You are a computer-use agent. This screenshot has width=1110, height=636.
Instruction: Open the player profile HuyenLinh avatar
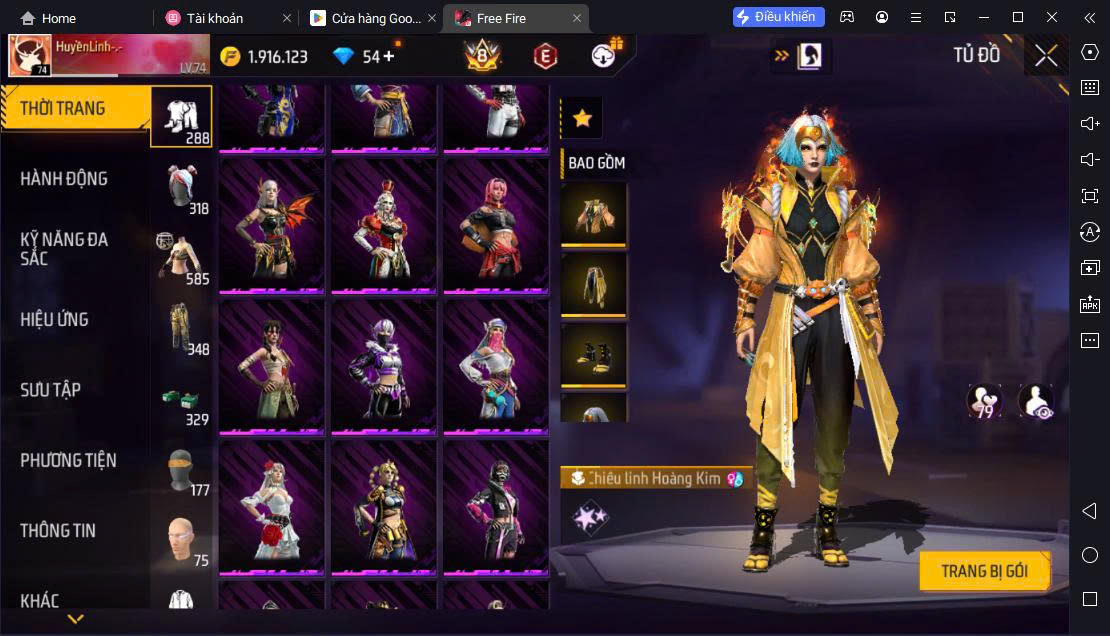tap(30, 56)
